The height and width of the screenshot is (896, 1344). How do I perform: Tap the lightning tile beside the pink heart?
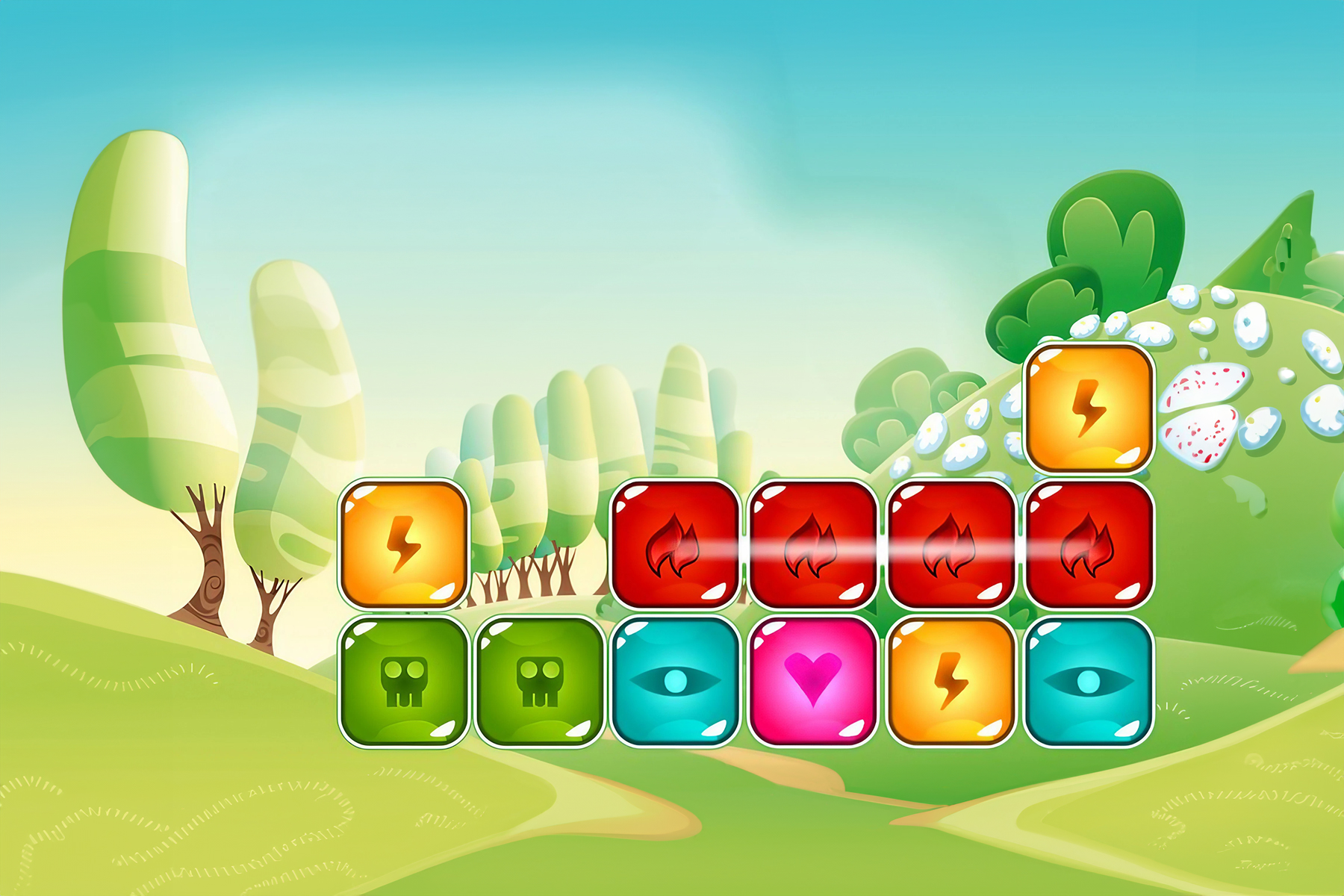(x=951, y=681)
